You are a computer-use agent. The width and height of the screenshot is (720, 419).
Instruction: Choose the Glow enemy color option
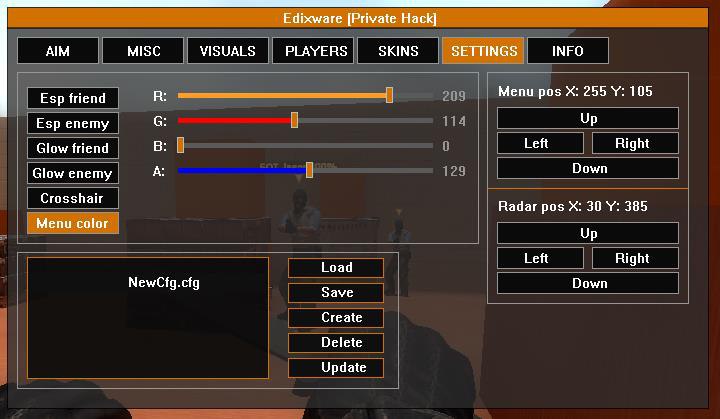pos(73,173)
